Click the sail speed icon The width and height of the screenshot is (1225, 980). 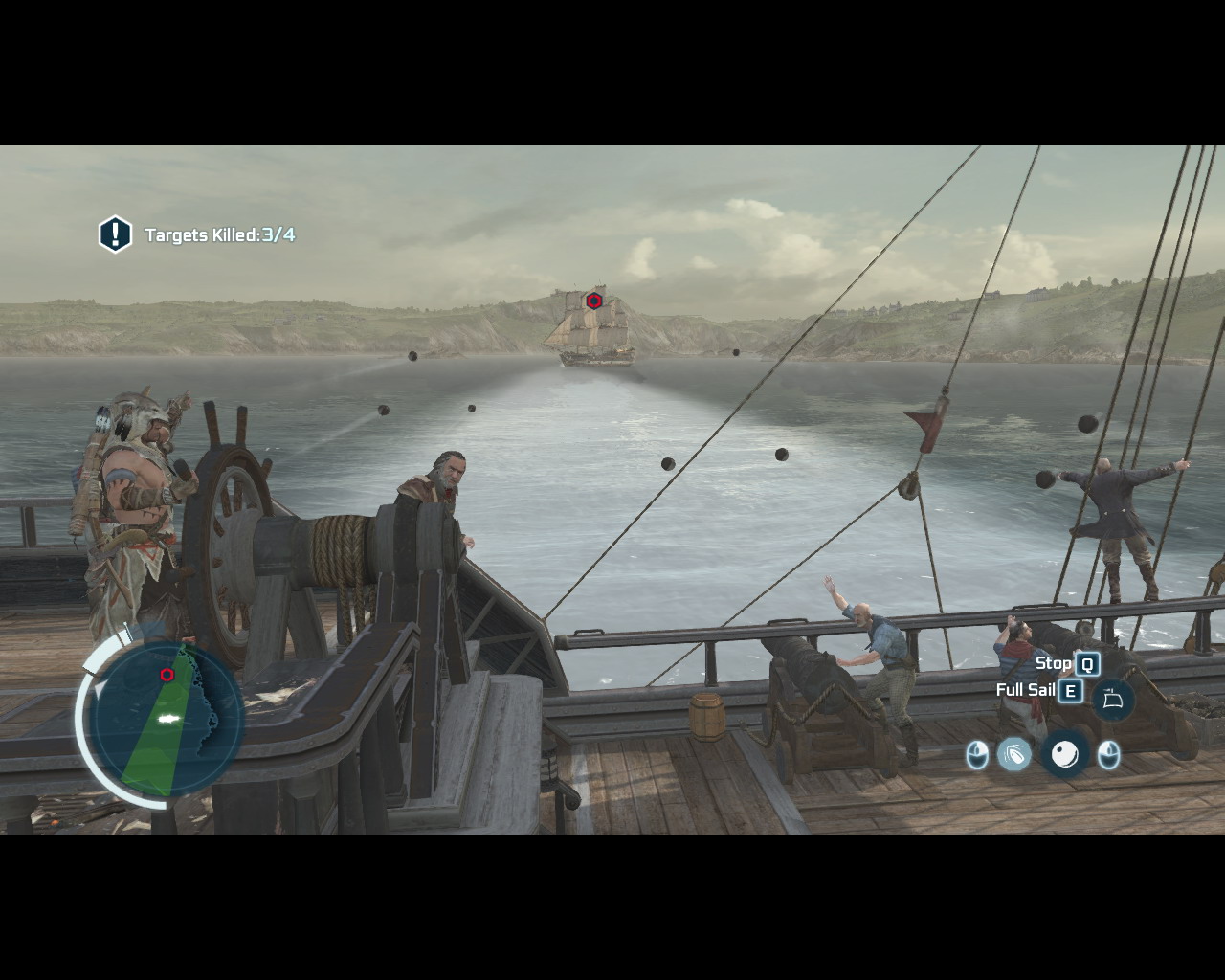[1112, 700]
